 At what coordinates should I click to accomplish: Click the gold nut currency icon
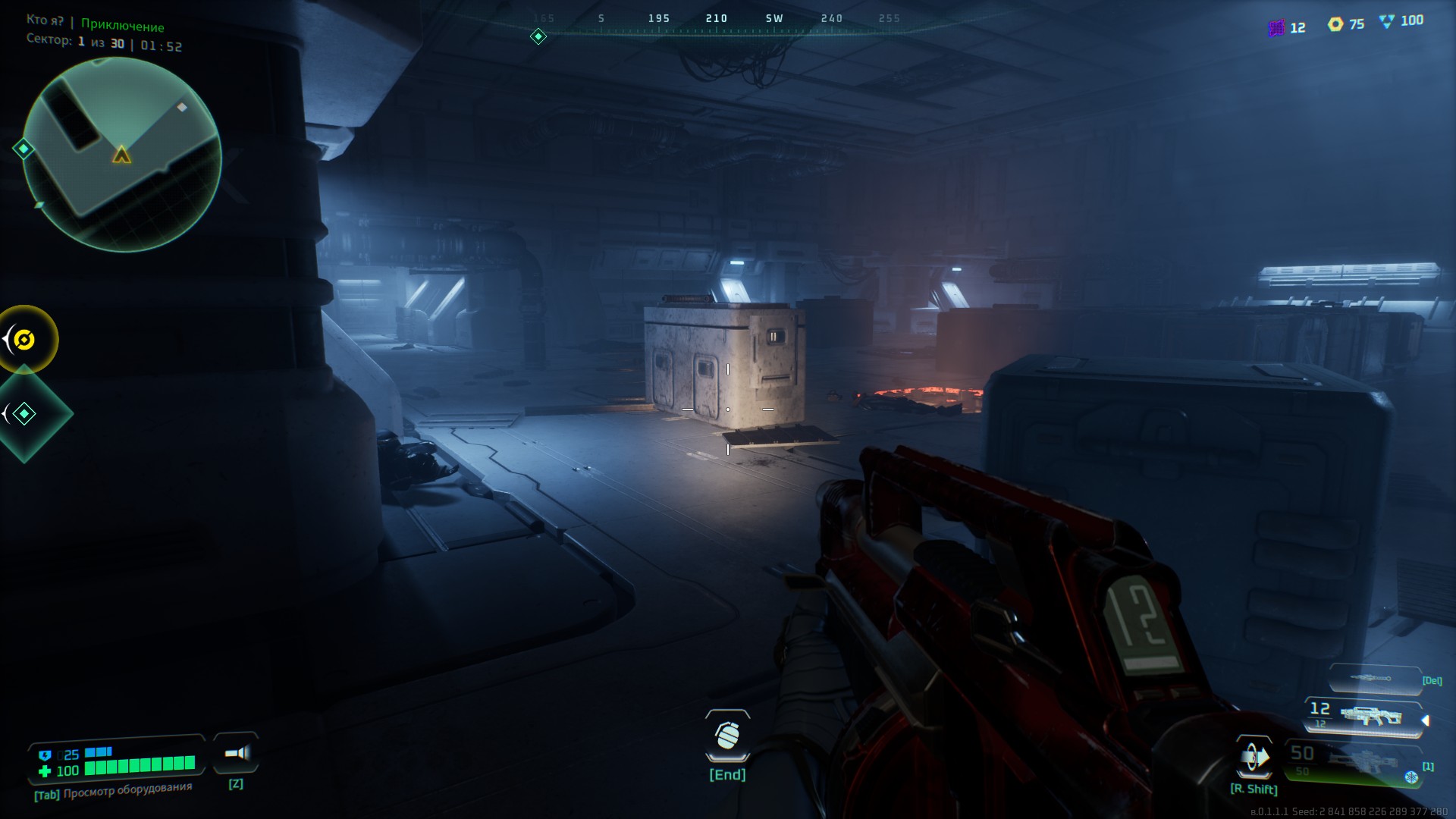coord(1335,24)
